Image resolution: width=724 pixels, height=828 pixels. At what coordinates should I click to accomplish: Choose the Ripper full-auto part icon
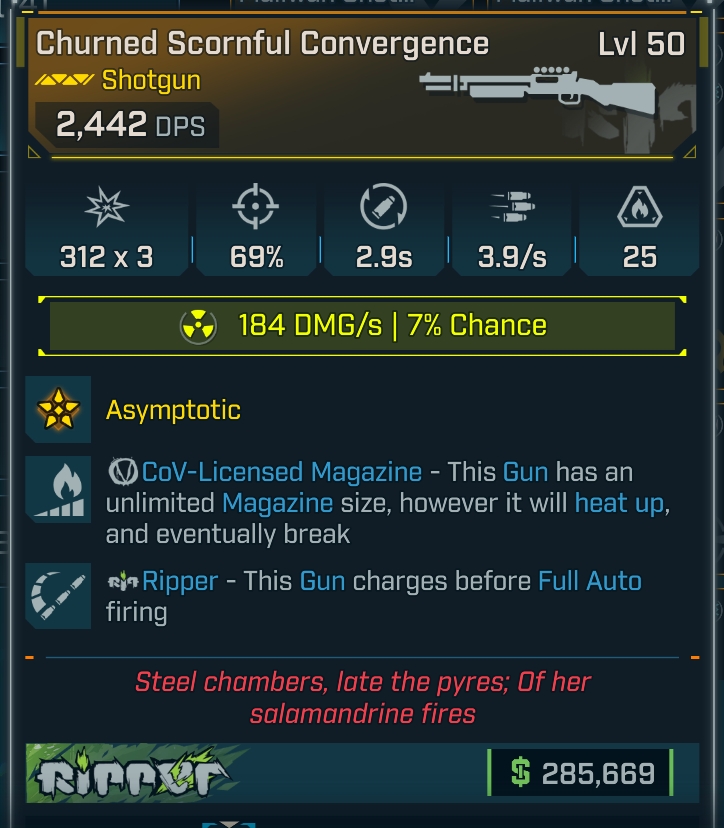click(58, 596)
